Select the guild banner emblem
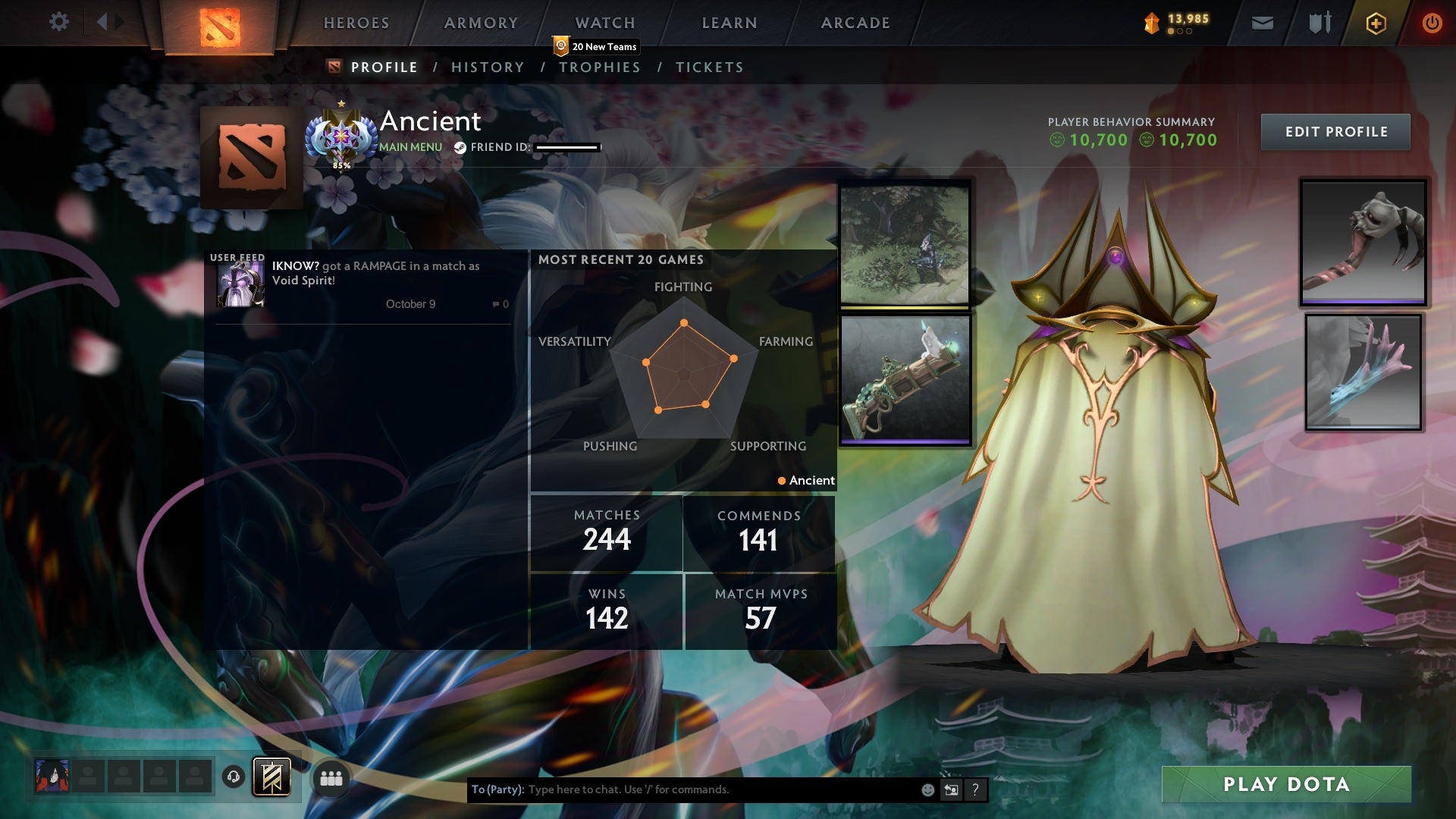Viewport: 1456px width, 819px height. (271, 777)
